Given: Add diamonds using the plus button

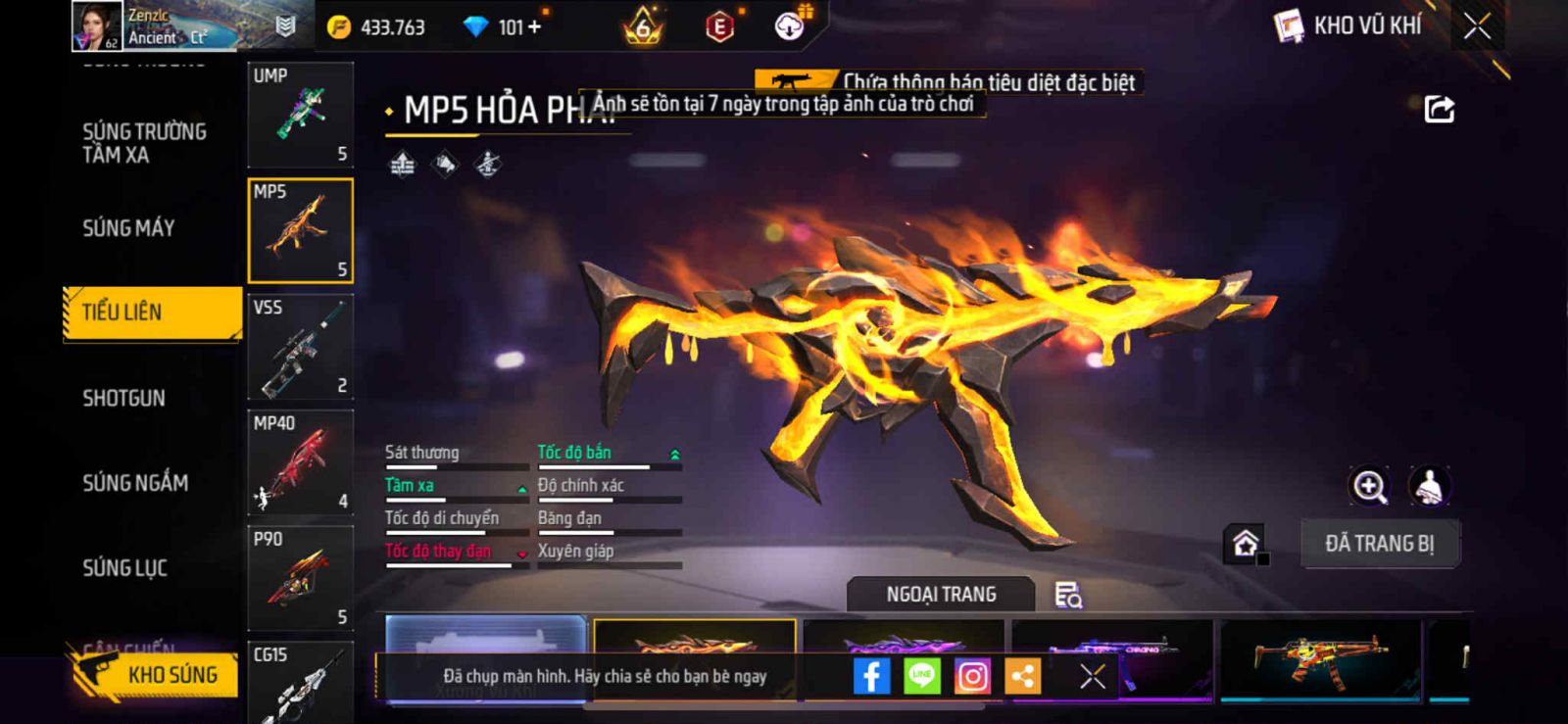Looking at the screenshot, I should point(535,27).
